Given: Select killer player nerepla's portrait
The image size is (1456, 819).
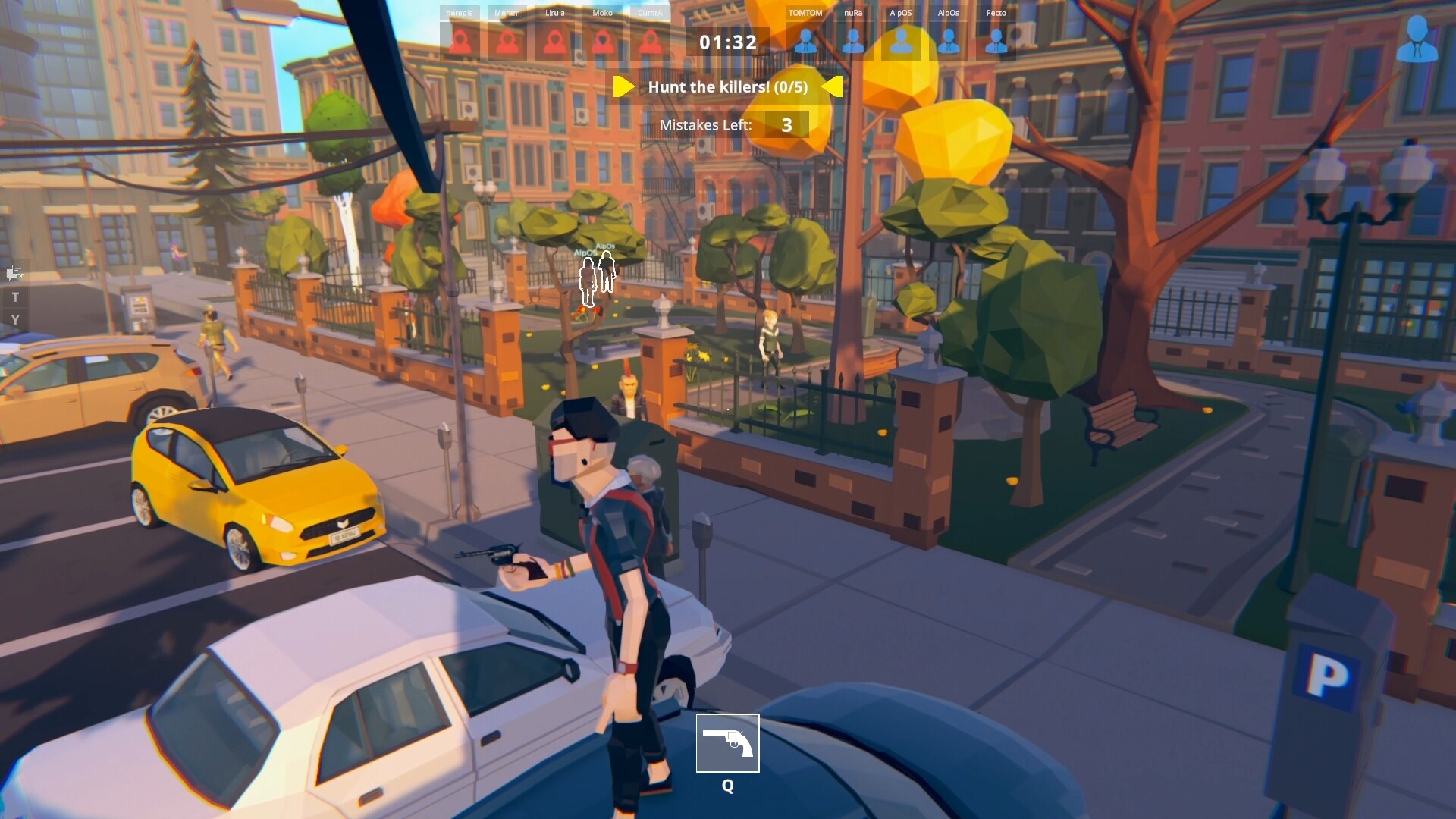Looking at the screenshot, I should click(460, 42).
